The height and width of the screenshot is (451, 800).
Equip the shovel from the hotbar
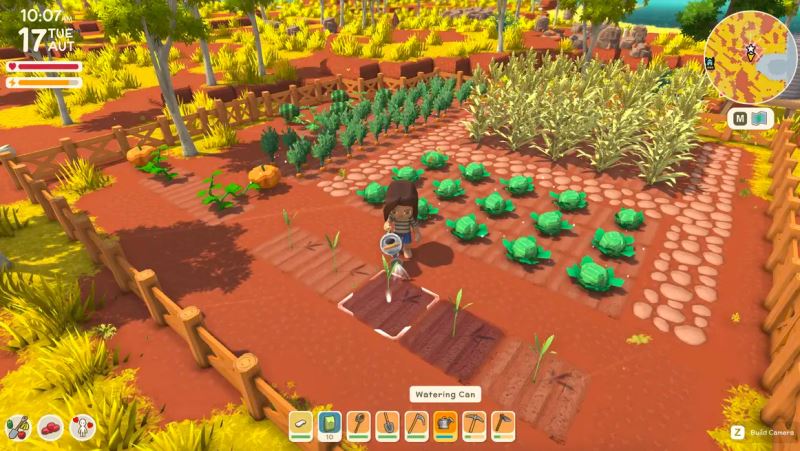point(388,426)
